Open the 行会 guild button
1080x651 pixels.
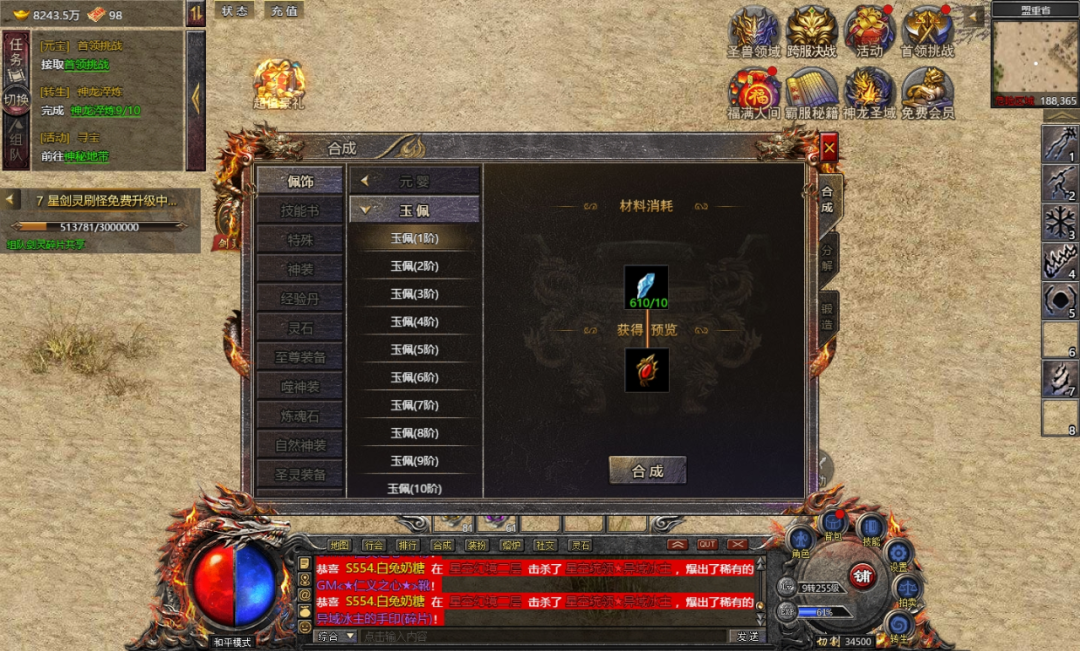373,545
